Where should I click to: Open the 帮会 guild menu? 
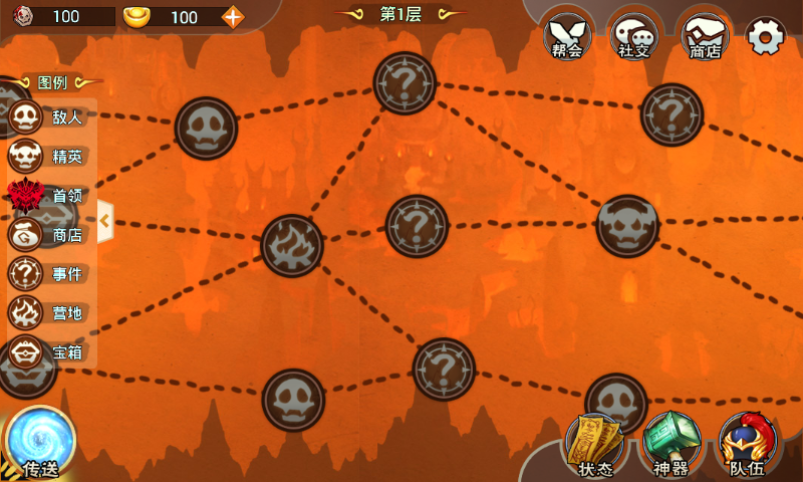[568, 37]
